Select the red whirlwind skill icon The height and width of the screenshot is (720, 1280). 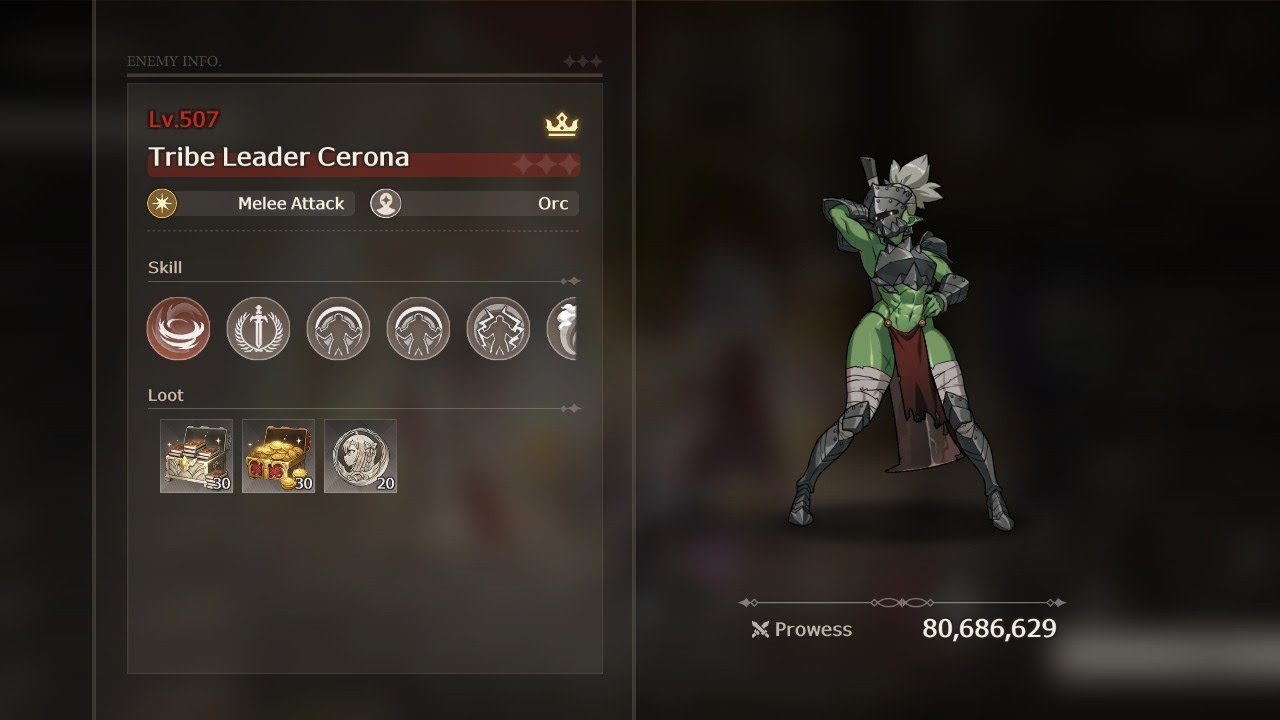click(x=178, y=328)
